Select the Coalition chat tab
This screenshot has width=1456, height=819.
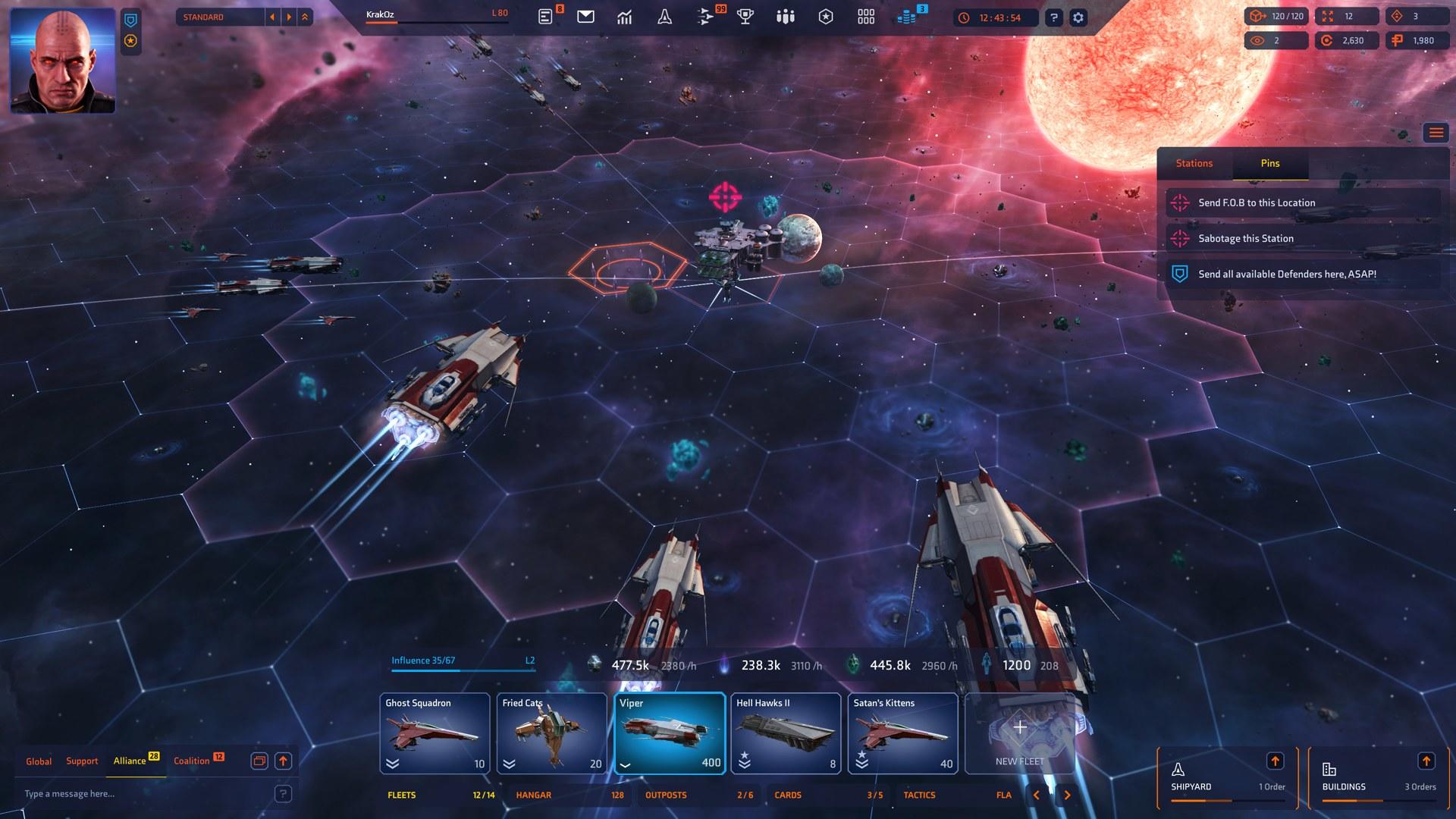(x=193, y=761)
